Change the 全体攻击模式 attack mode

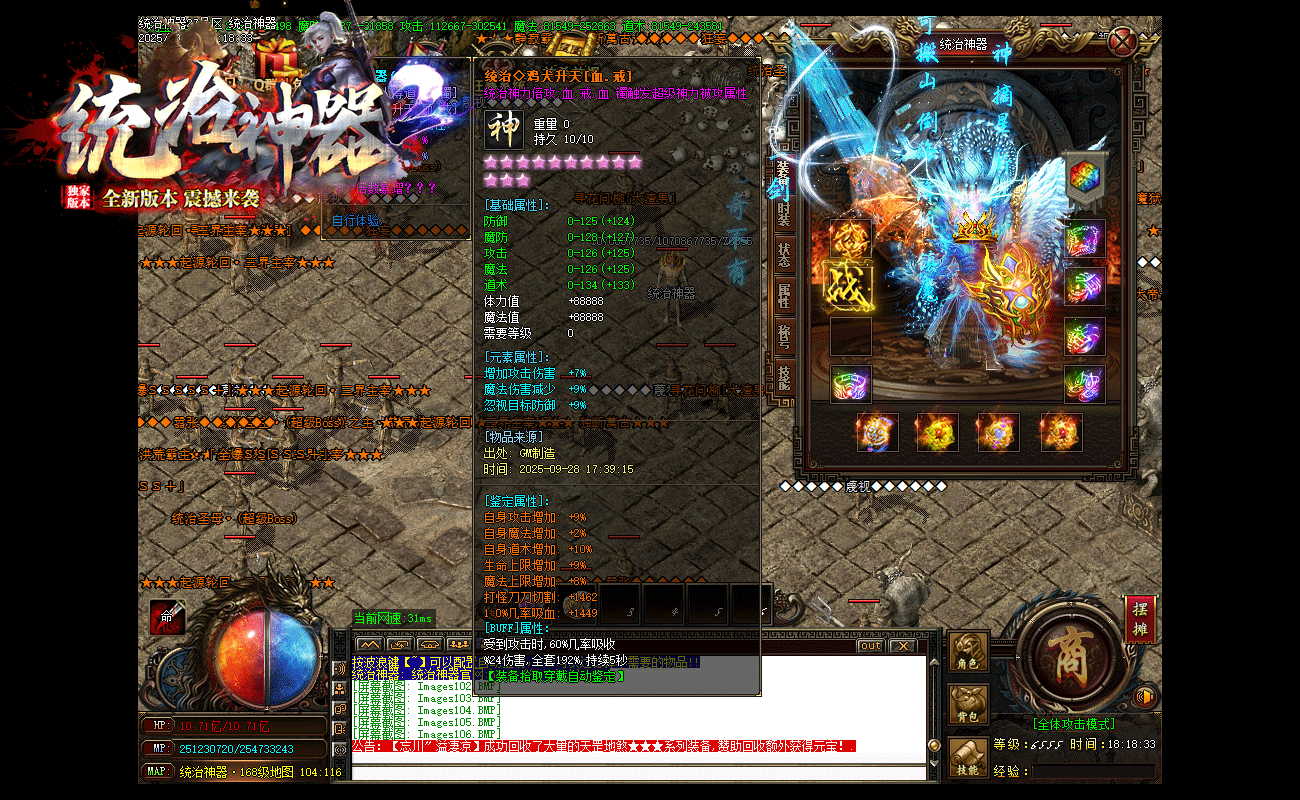tap(1072, 724)
